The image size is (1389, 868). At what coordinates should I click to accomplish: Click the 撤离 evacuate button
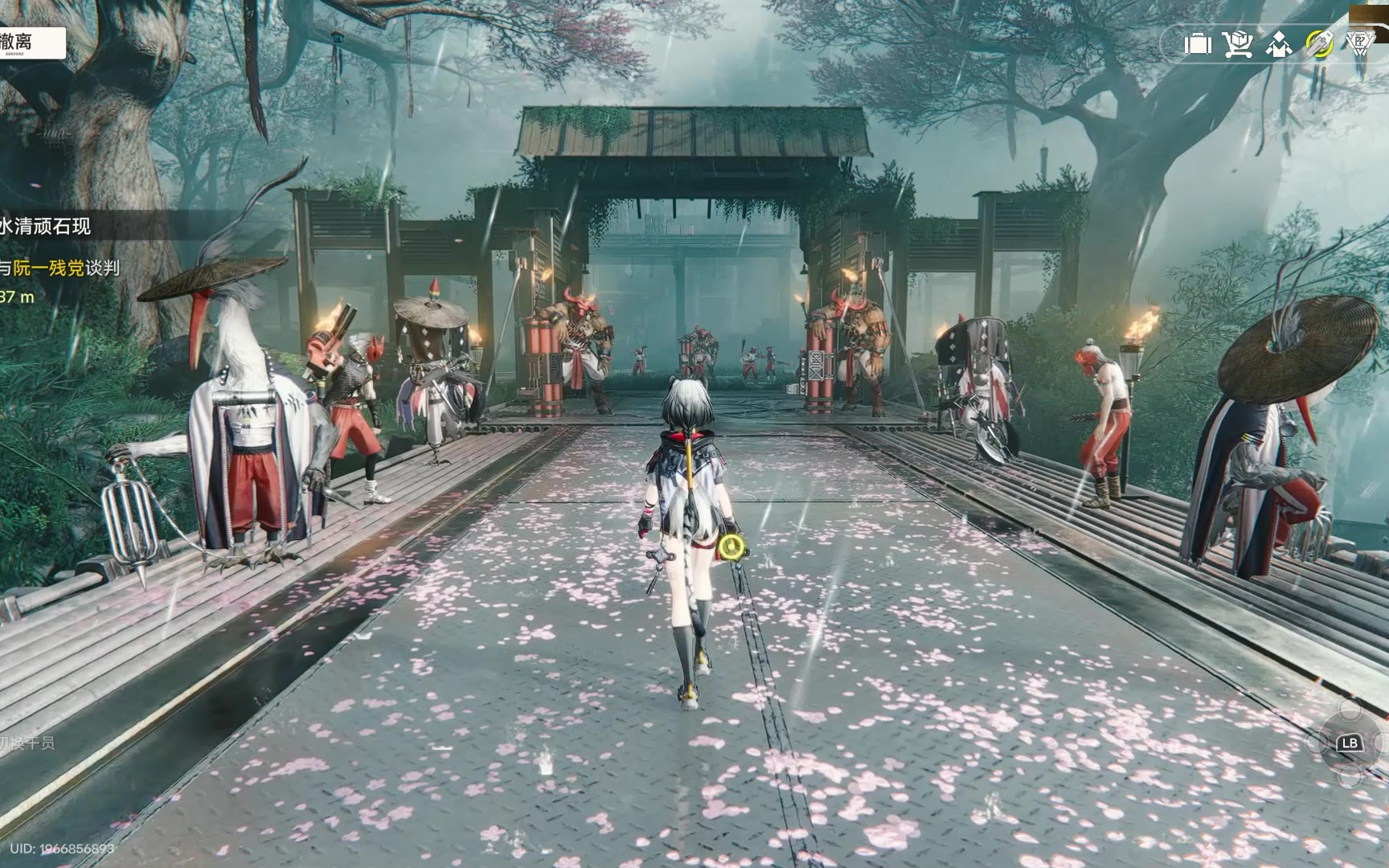coord(29,43)
